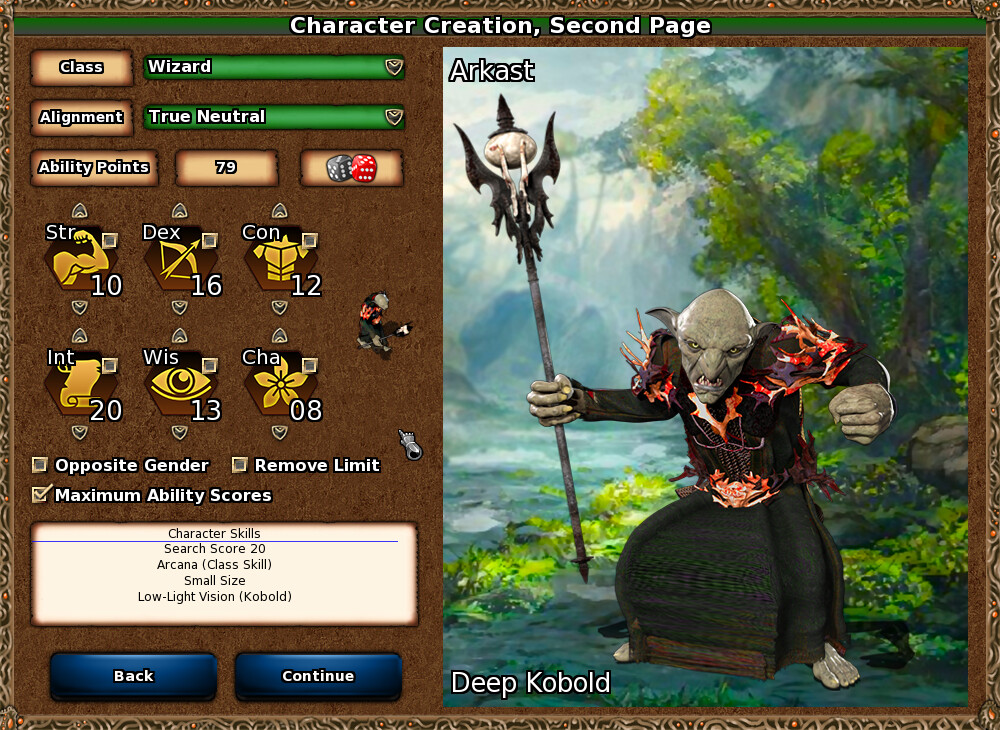The image size is (1000, 730).
Task: Roll the dice for ability scores
Action: [351, 168]
